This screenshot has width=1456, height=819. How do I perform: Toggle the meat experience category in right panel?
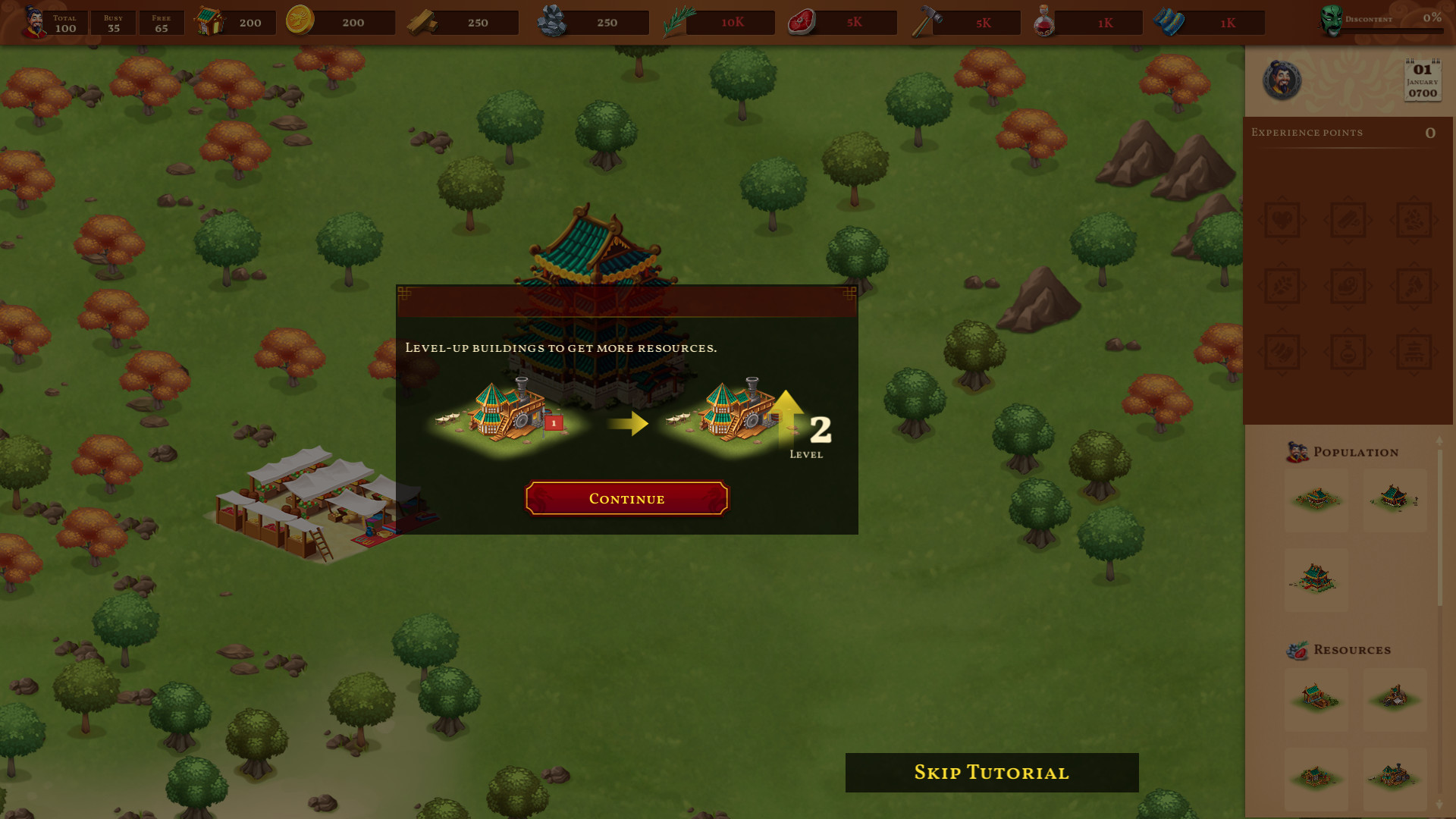(x=1348, y=284)
